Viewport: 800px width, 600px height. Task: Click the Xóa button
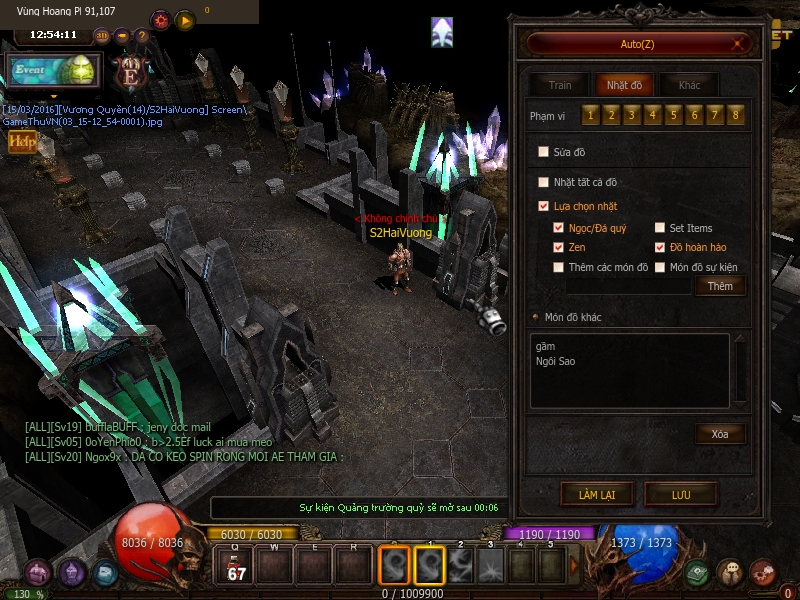coord(720,434)
